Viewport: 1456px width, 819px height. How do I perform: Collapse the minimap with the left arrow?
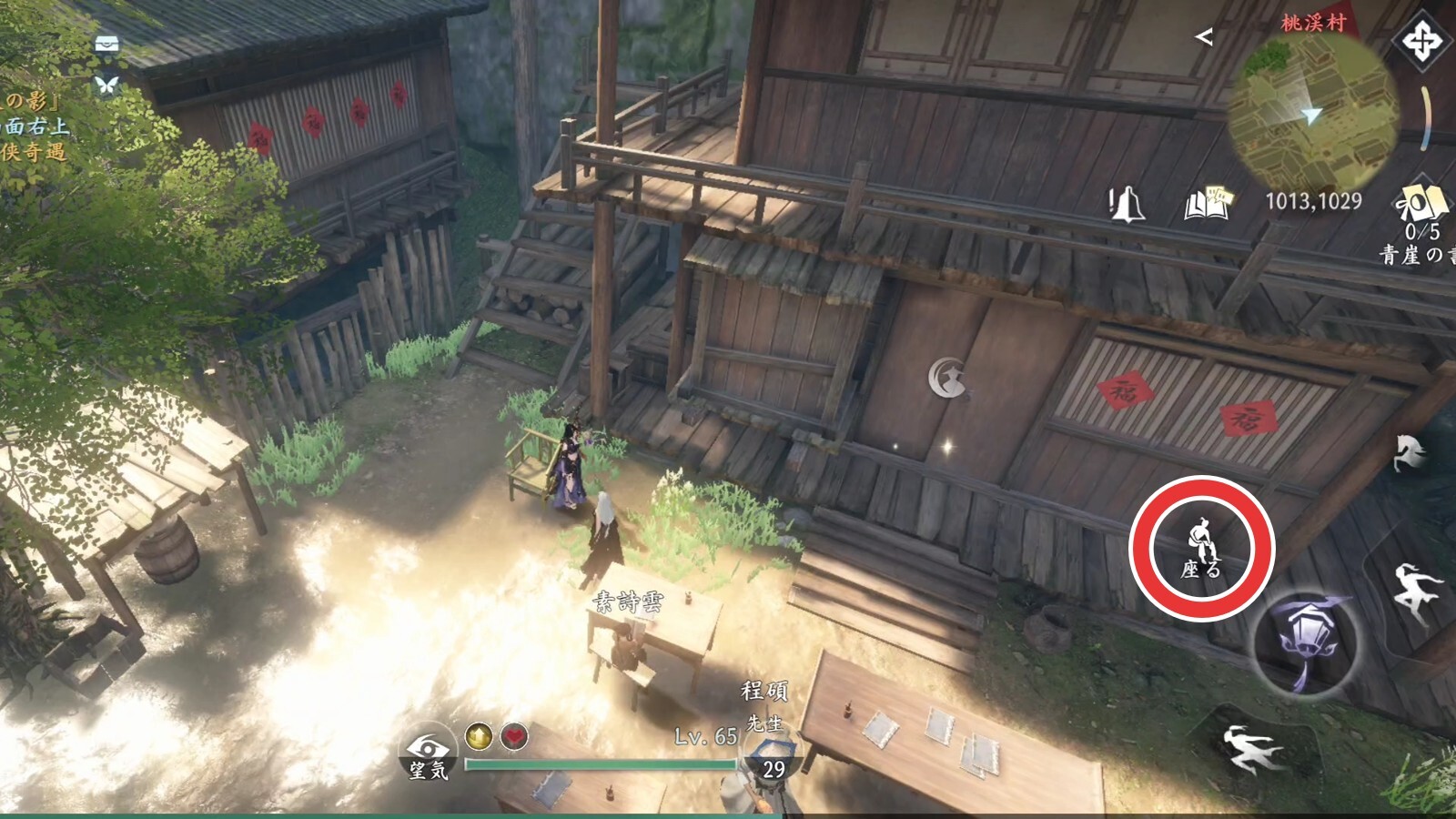1204,36
